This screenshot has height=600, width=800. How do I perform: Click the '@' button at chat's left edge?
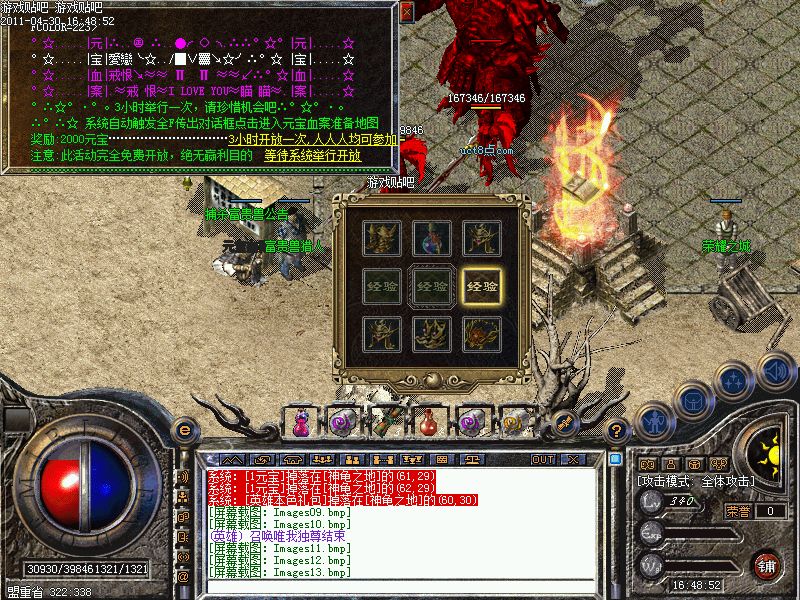183,577
